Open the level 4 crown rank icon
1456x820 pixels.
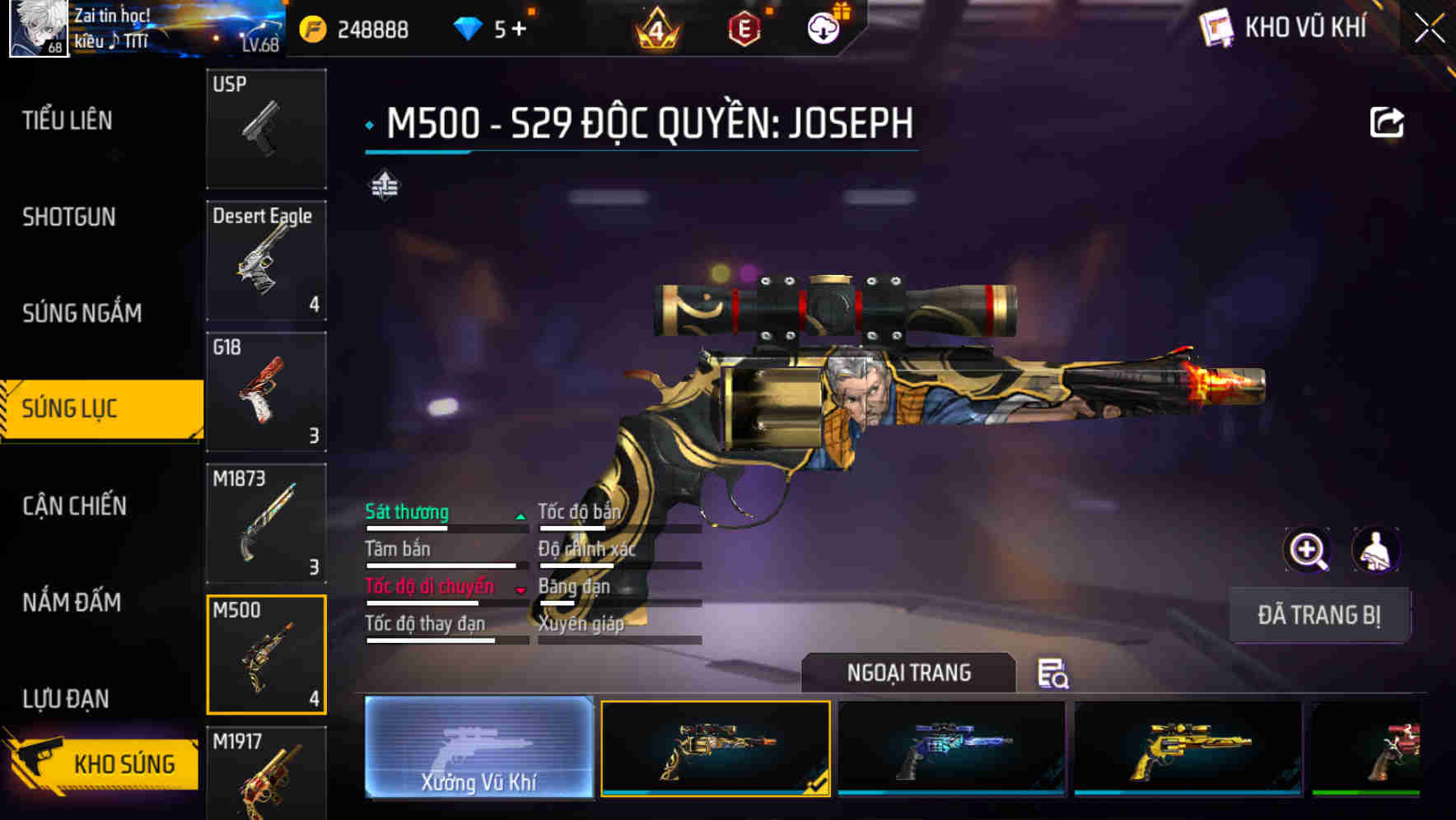click(655, 27)
